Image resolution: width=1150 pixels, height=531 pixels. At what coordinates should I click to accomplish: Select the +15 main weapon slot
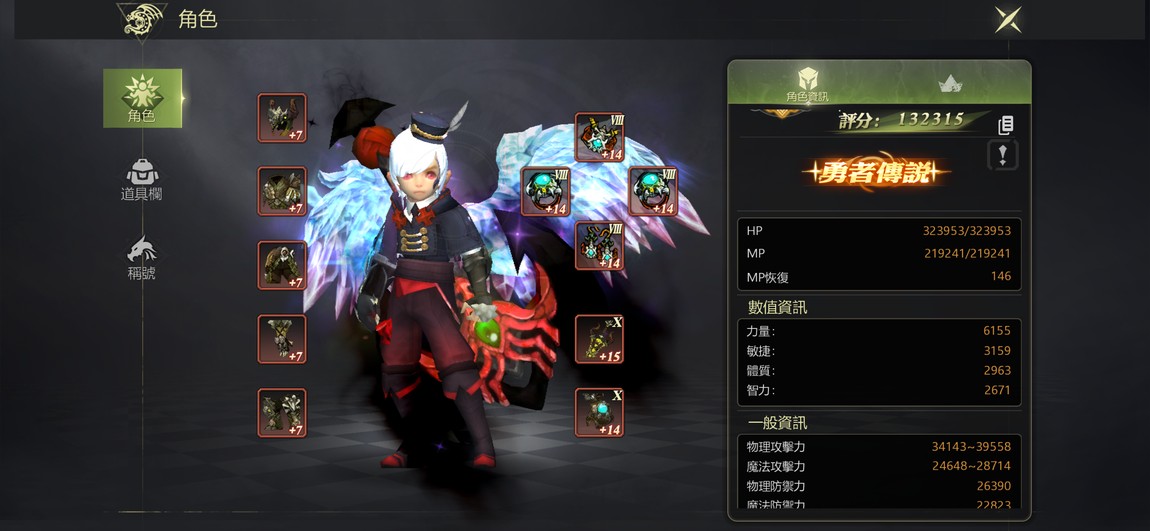(600, 339)
